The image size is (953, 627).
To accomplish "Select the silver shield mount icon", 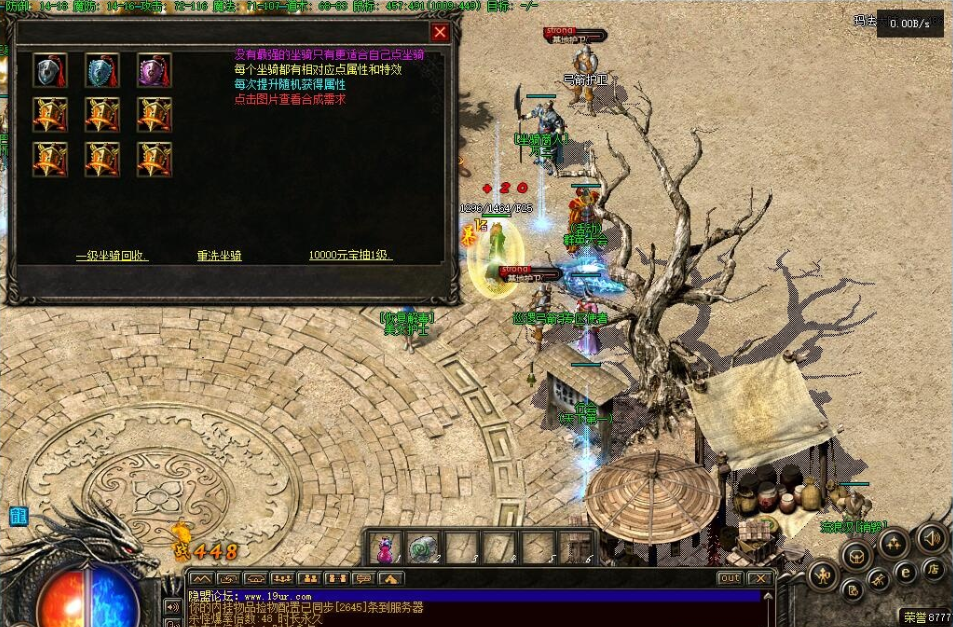I will tap(50, 71).
